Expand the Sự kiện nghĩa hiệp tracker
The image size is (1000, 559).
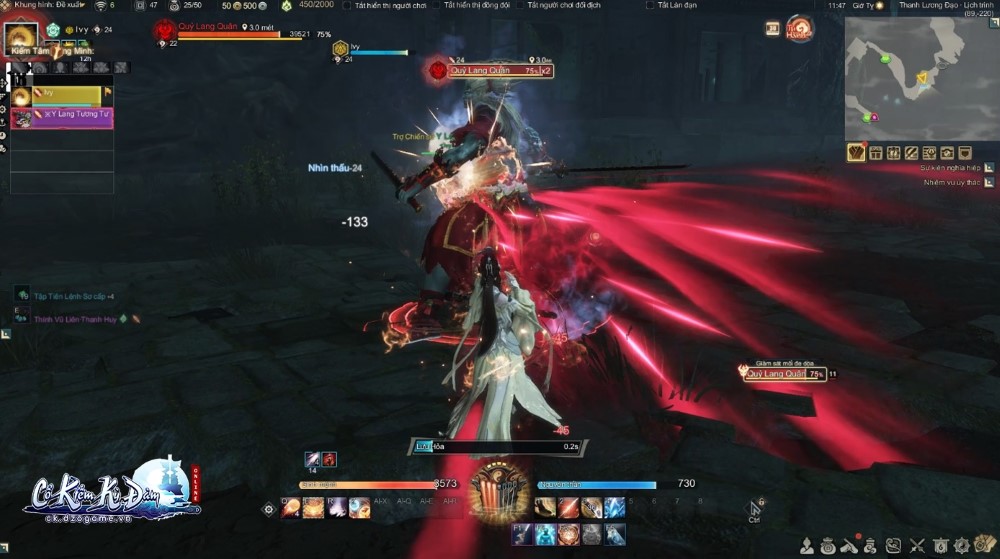click(989, 168)
